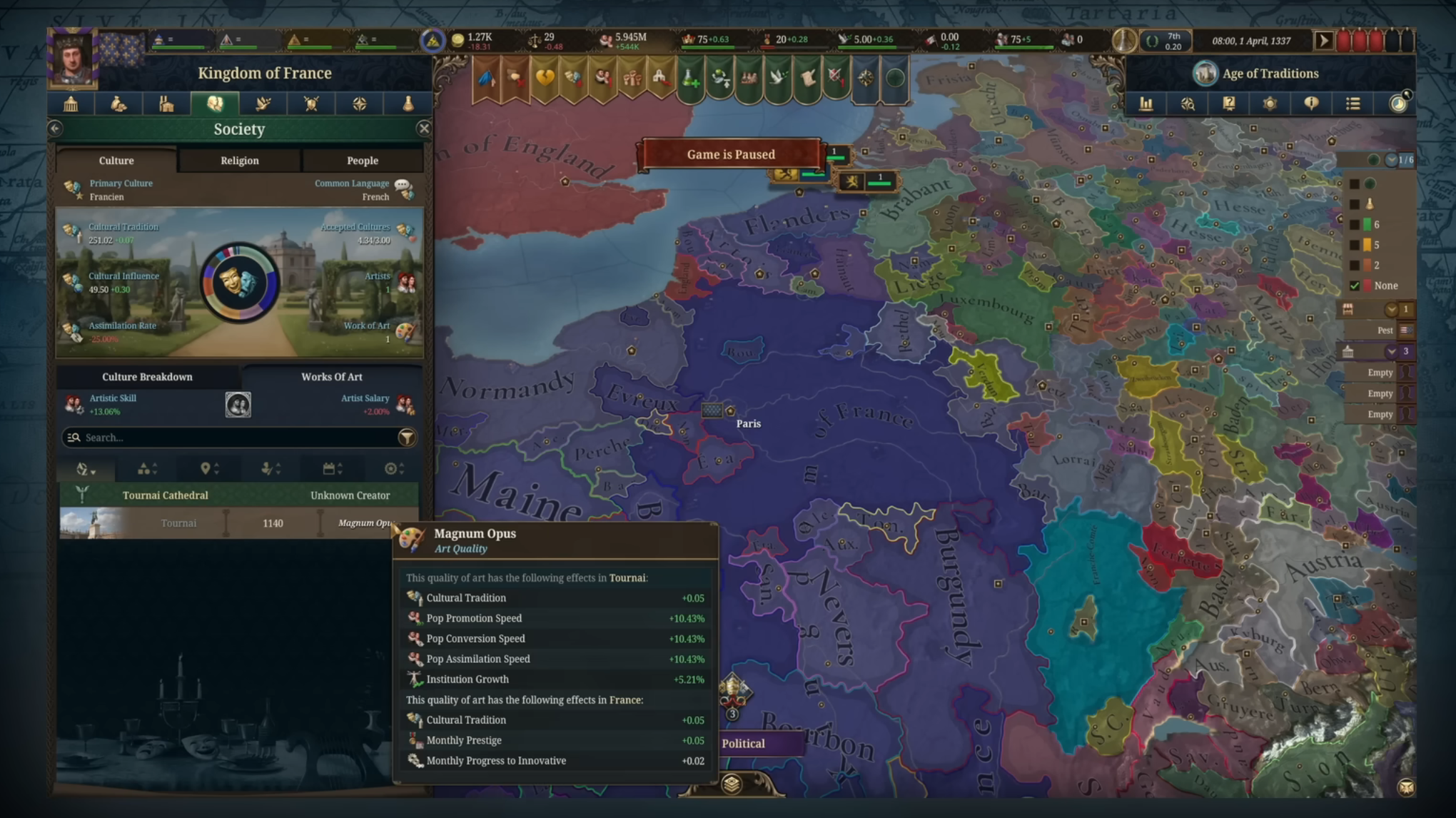Toggle the None map filter checkbox
This screenshot has width=1456, height=818.
(1355, 286)
